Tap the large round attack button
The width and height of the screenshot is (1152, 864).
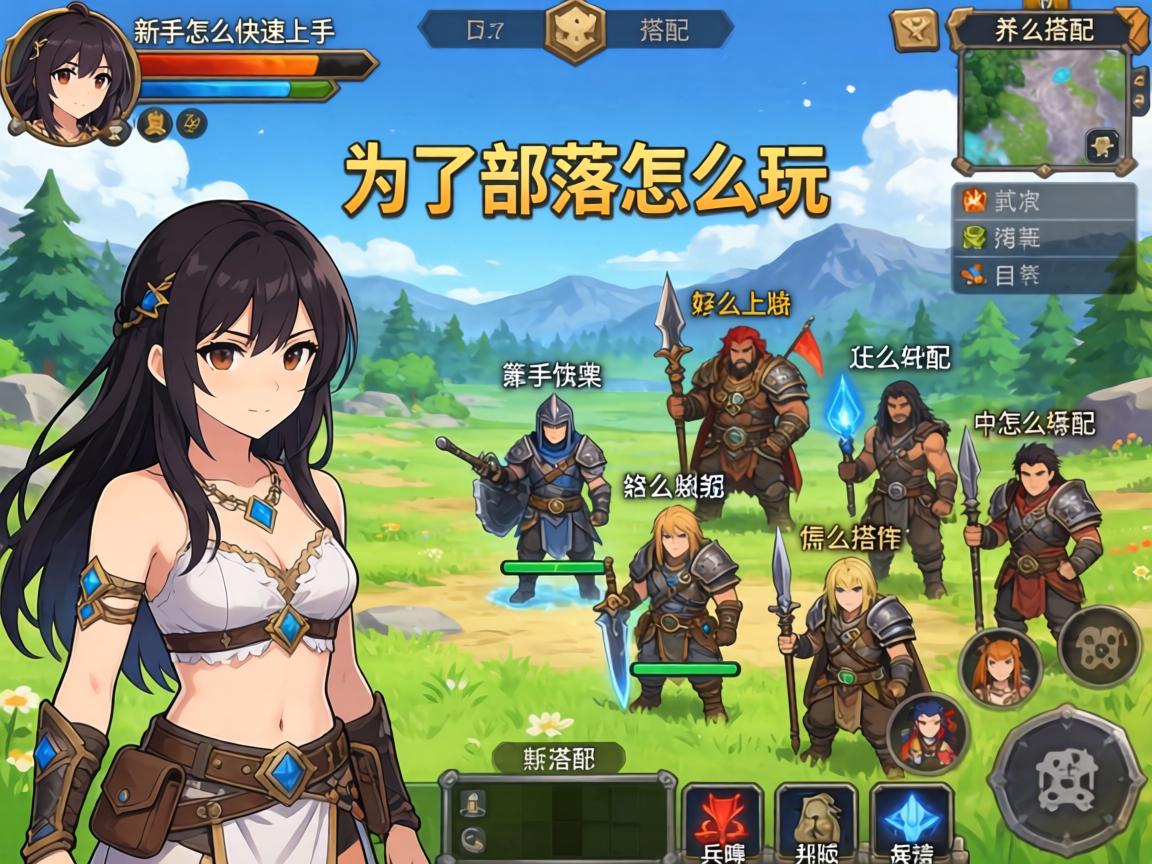coord(1066,780)
